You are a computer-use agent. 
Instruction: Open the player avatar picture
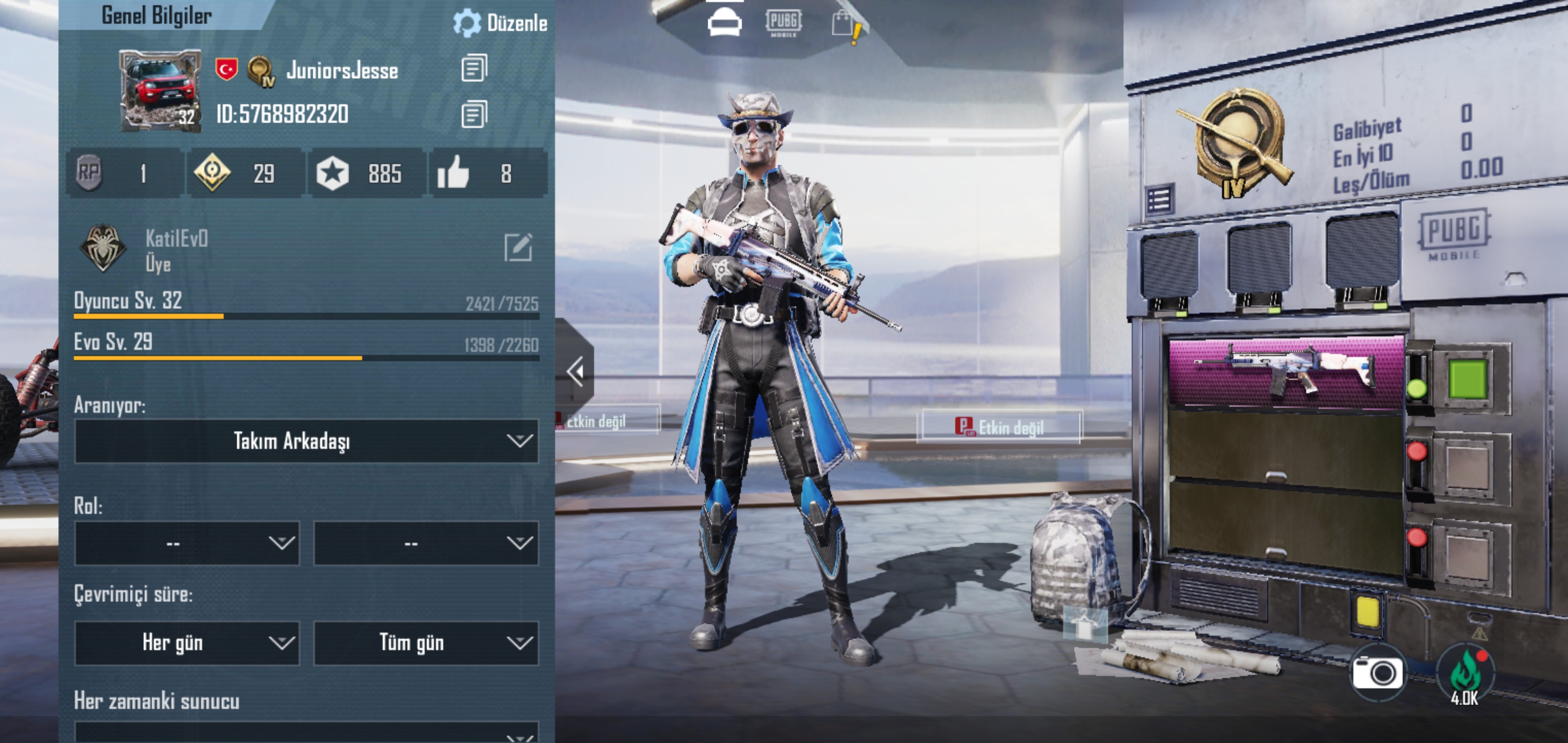159,90
